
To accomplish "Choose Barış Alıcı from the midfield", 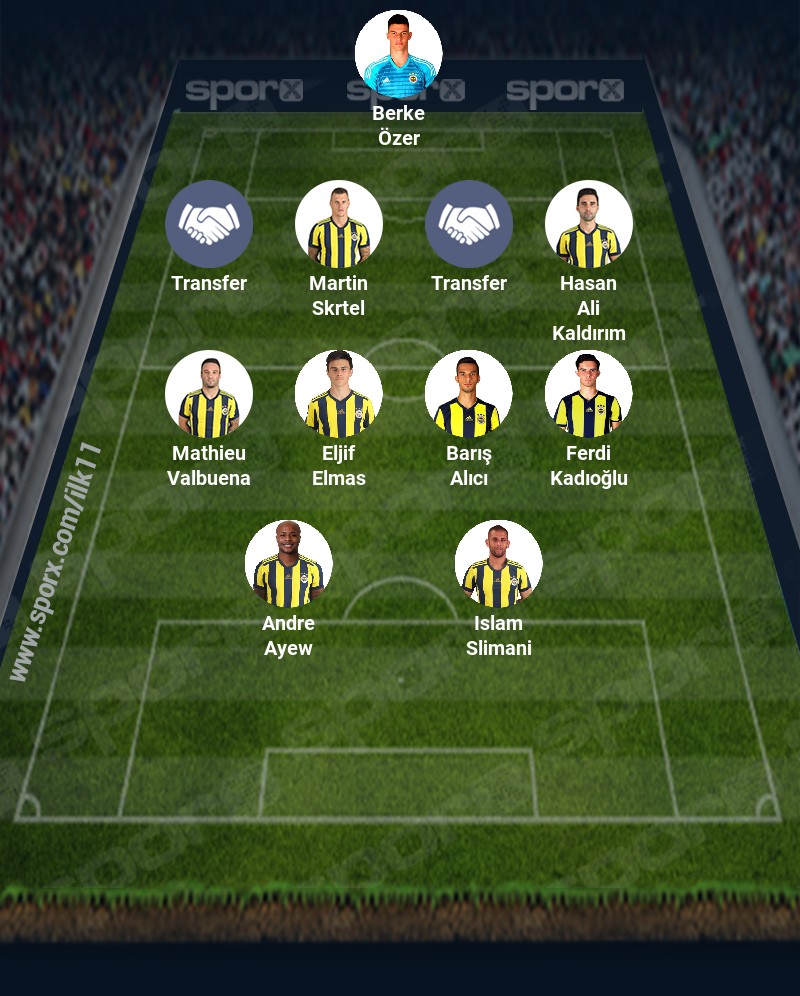I will 468,394.
